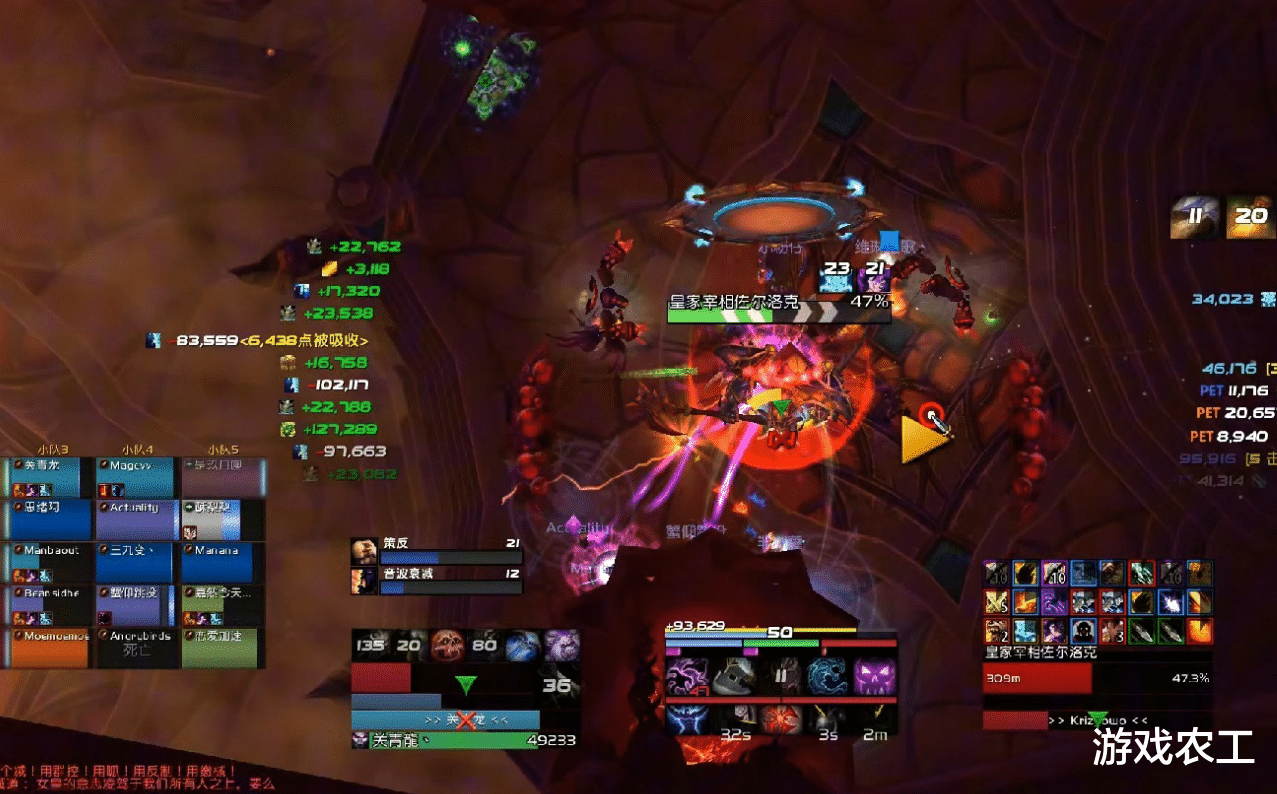Viewport: 1277px width, 794px height.
Task: Choose the orange Moemoemoe raid frame
Action: click(50, 647)
